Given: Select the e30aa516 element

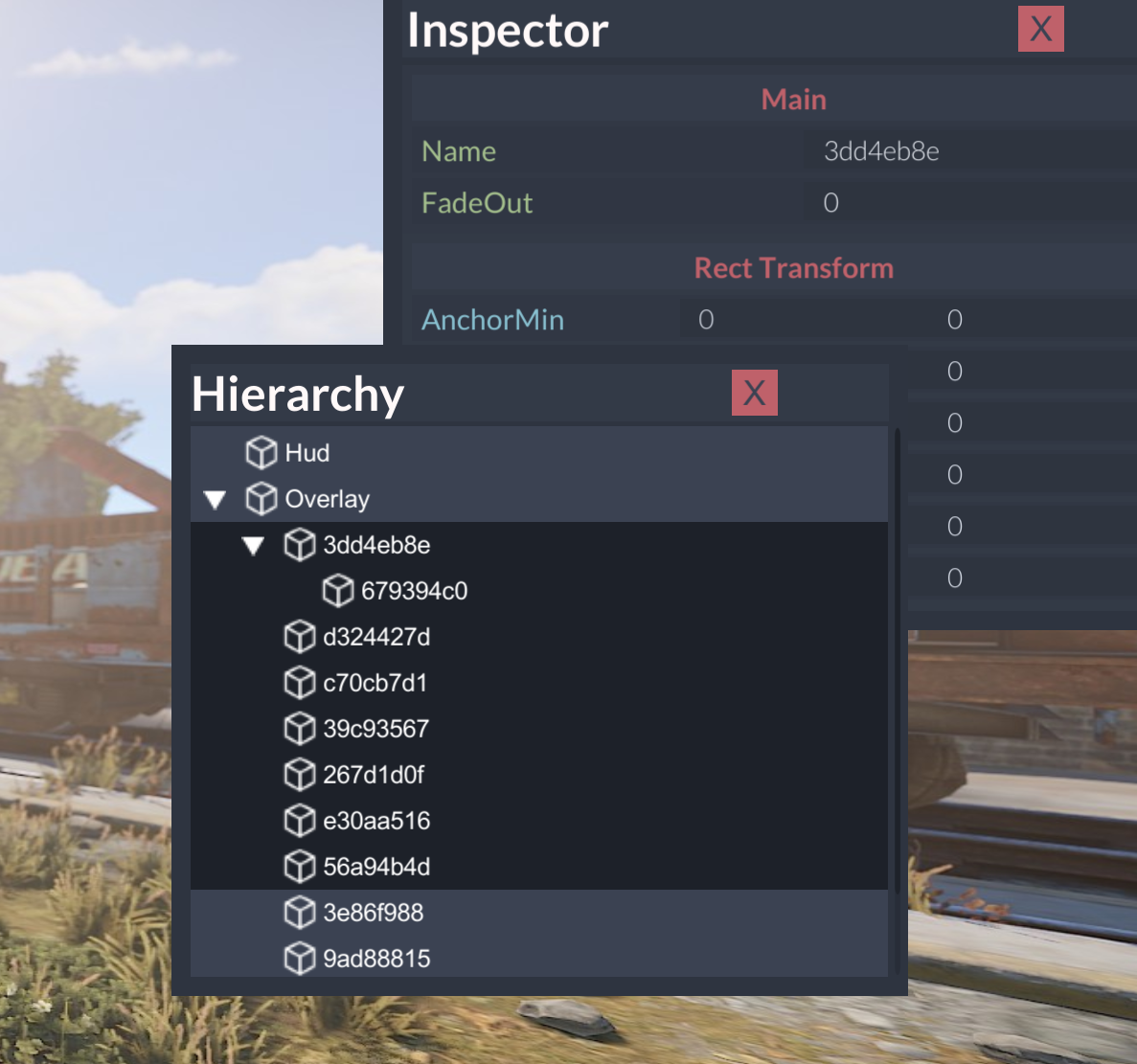Looking at the screenshot, I should pyautogui.click(x=376, y=821).
